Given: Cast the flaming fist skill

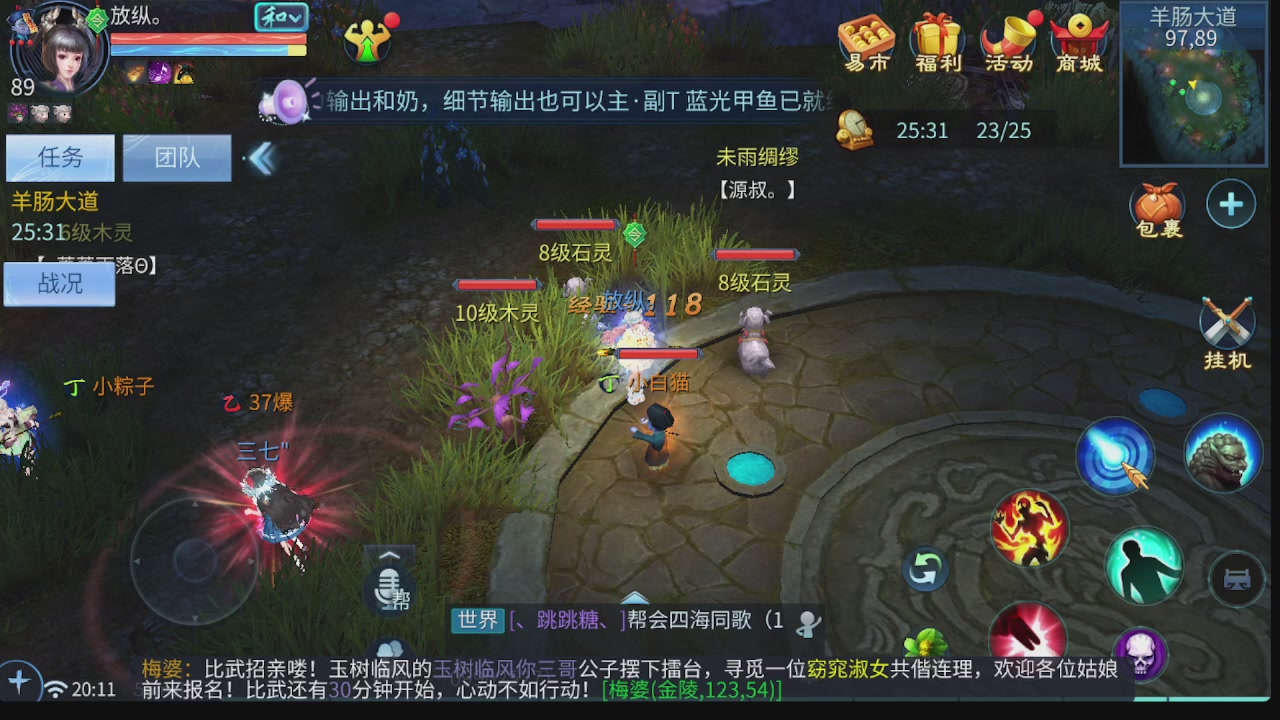Looking at the screenshot, I should 1030,530.
